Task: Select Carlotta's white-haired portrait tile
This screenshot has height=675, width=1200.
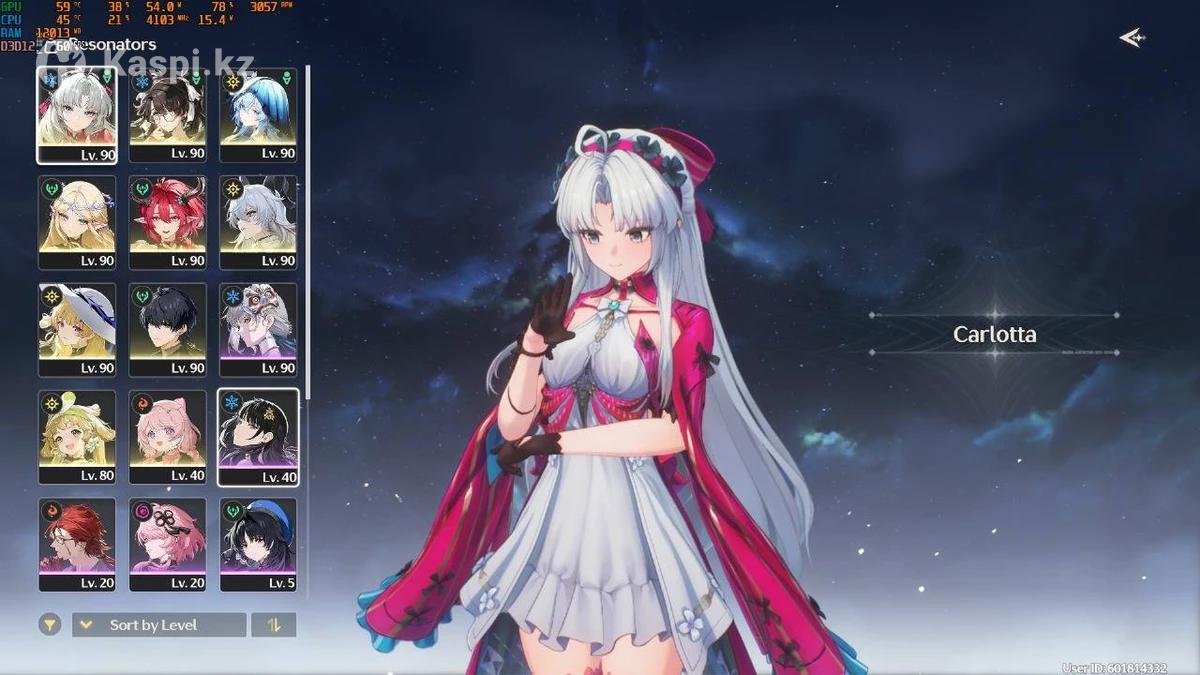Action: [x=77, y=114]
